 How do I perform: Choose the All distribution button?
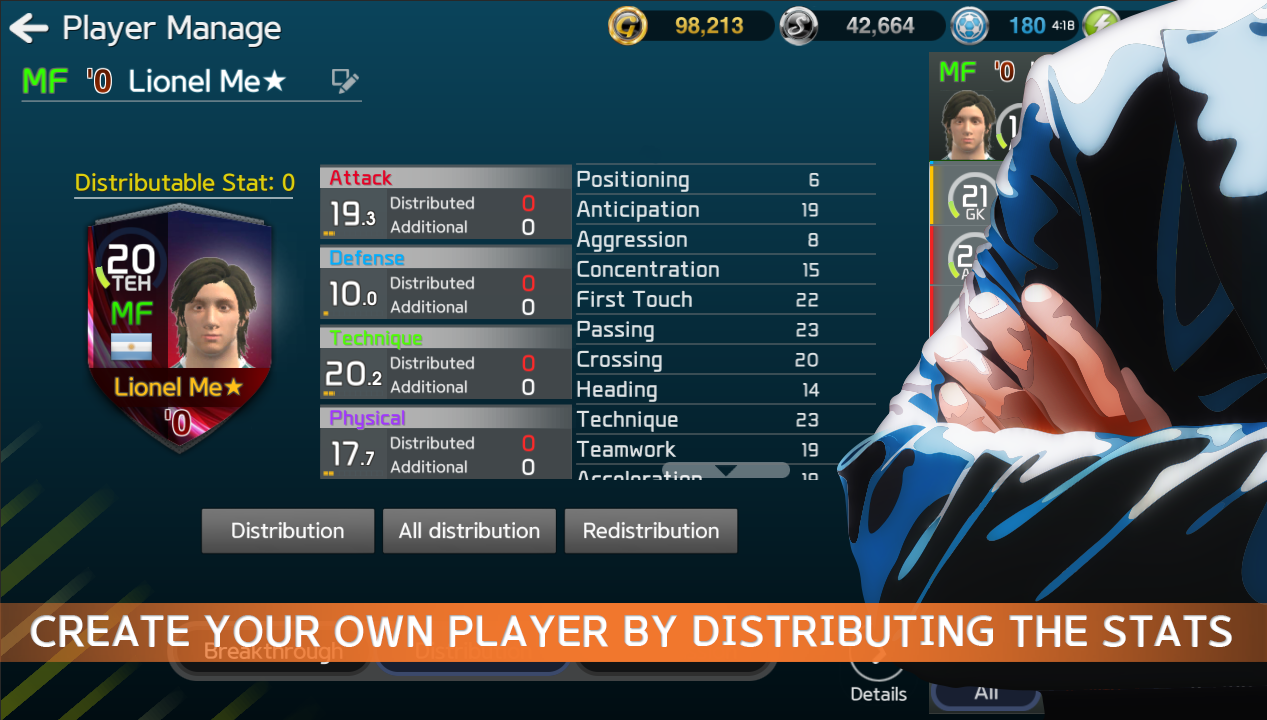point(469,531)
